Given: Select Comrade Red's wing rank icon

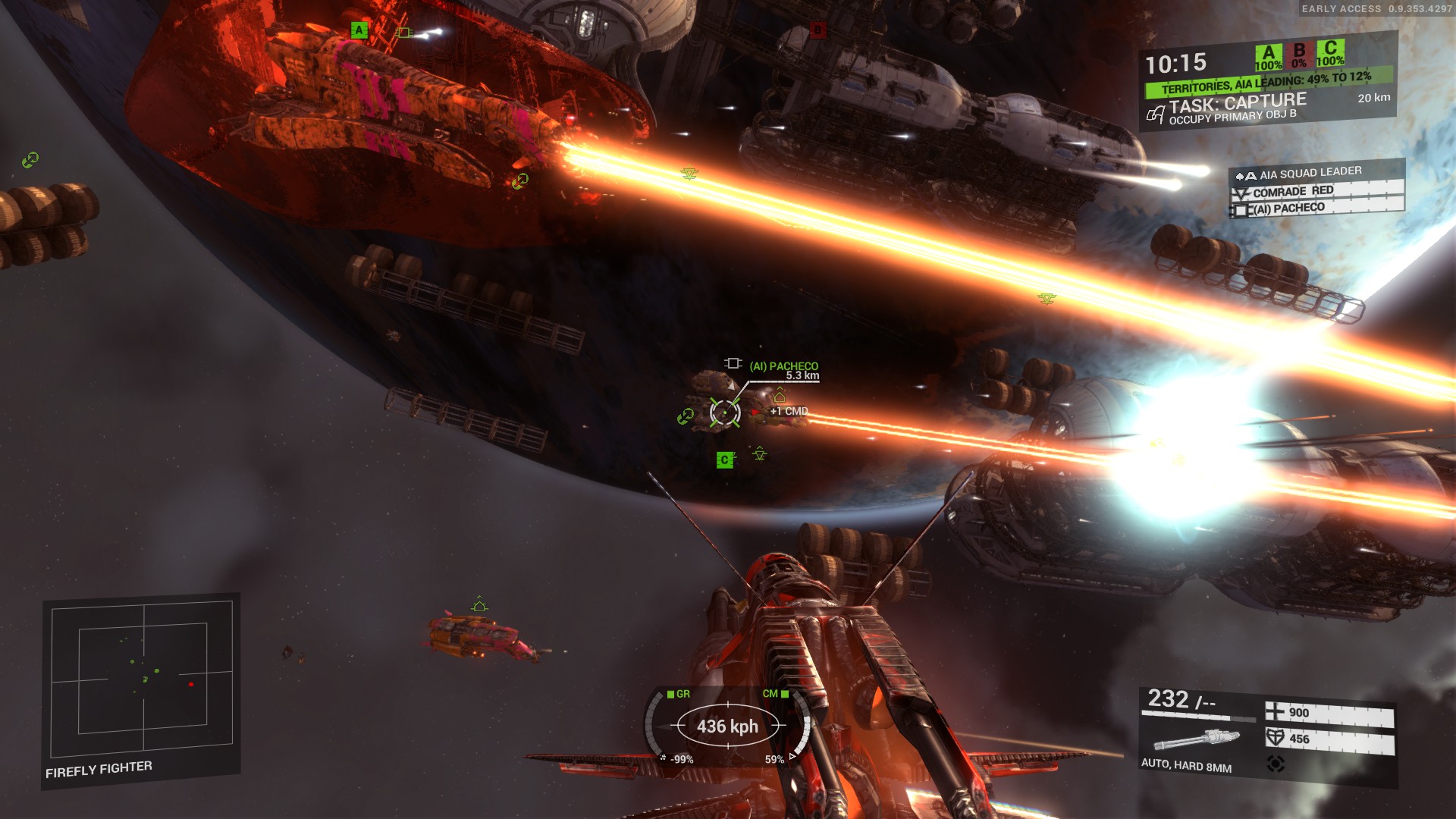Looking at the screenshot, I should (1241, 192).
